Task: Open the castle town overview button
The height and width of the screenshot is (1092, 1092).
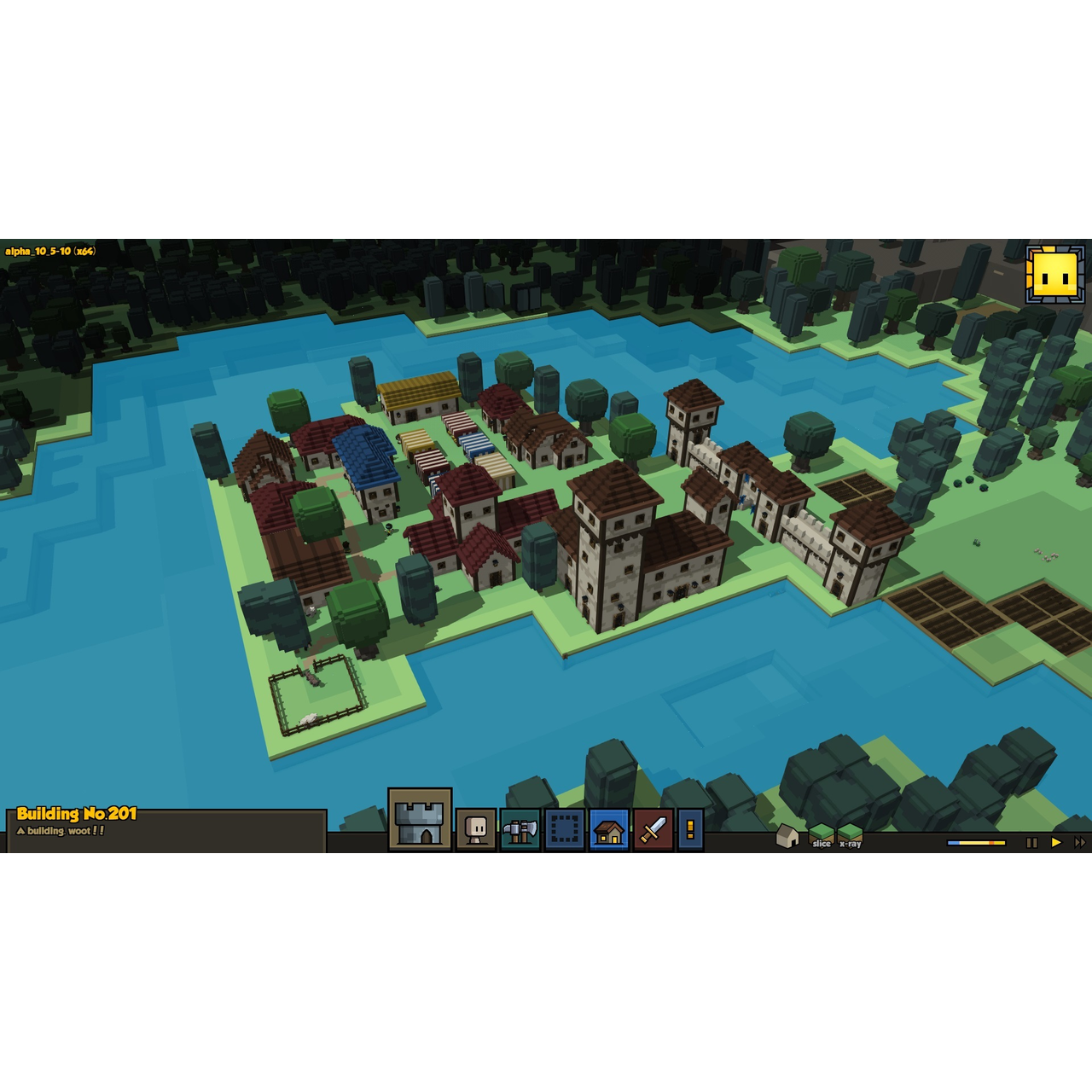Action: (420, 820)
